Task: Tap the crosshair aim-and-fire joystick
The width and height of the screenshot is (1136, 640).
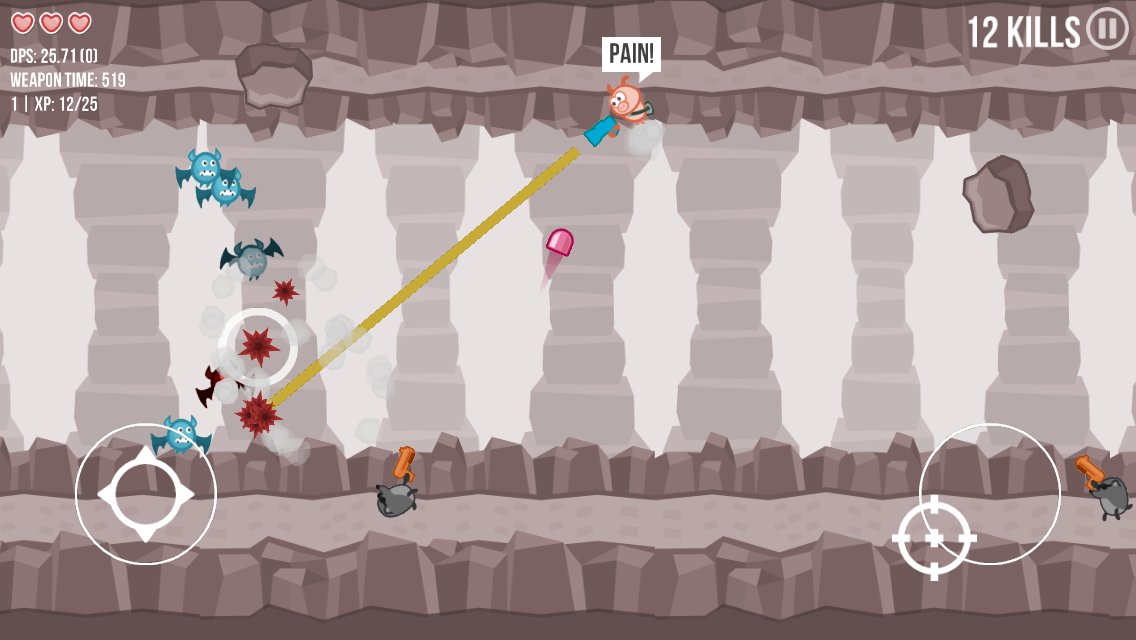Action: [934, 538]
